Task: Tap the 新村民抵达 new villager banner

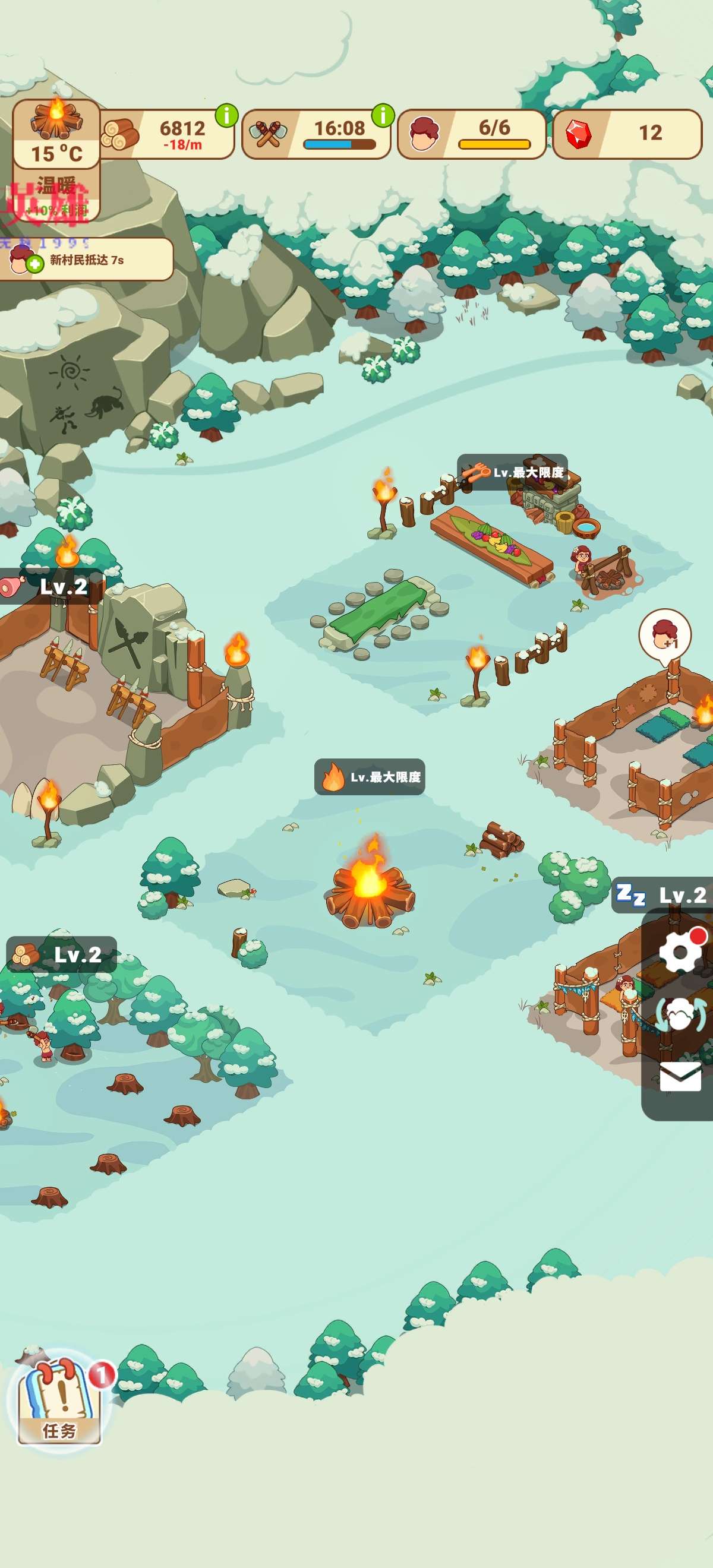Action: [x=87, y=260]
